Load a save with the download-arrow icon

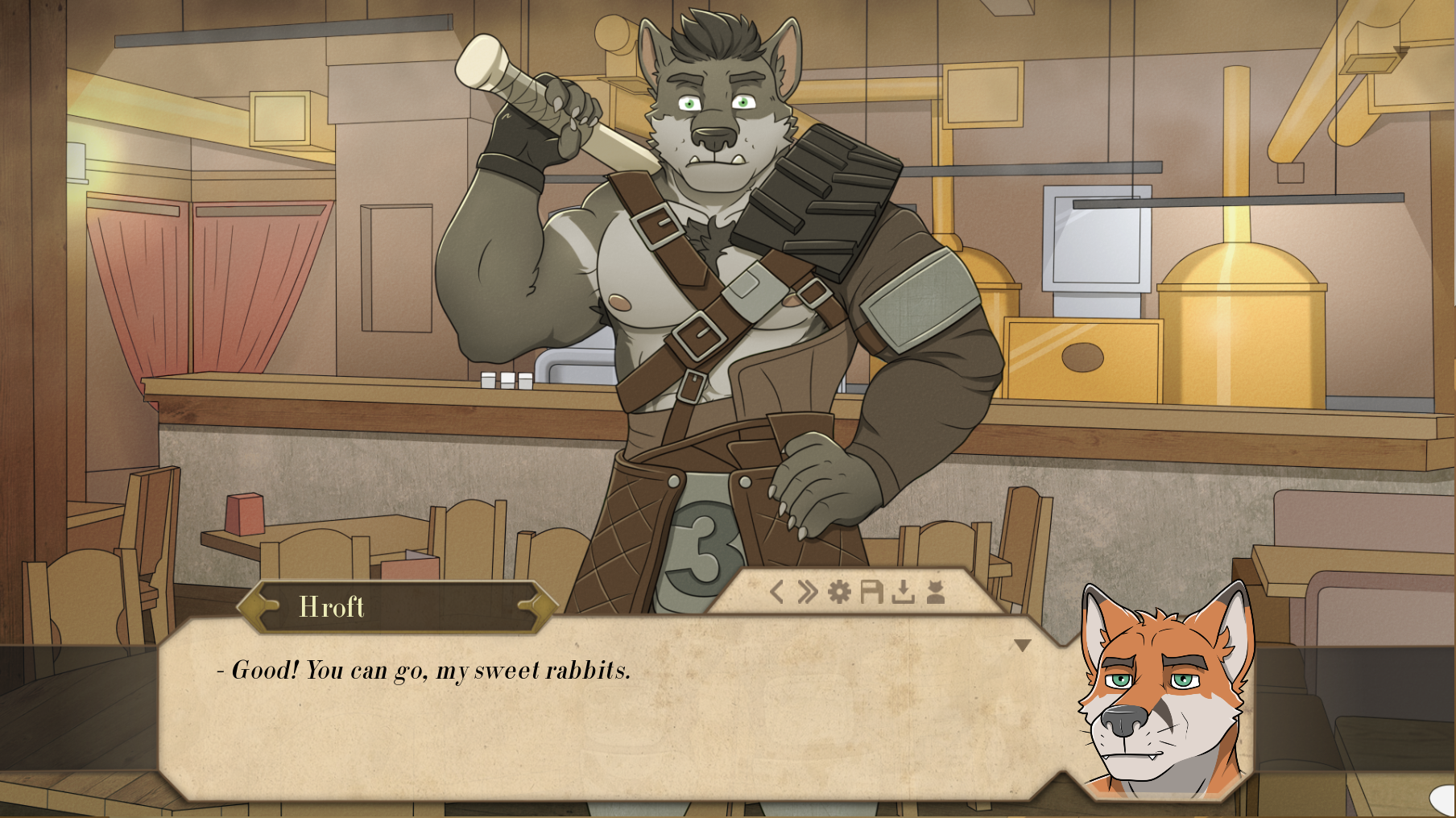click(x=904, y=593)
